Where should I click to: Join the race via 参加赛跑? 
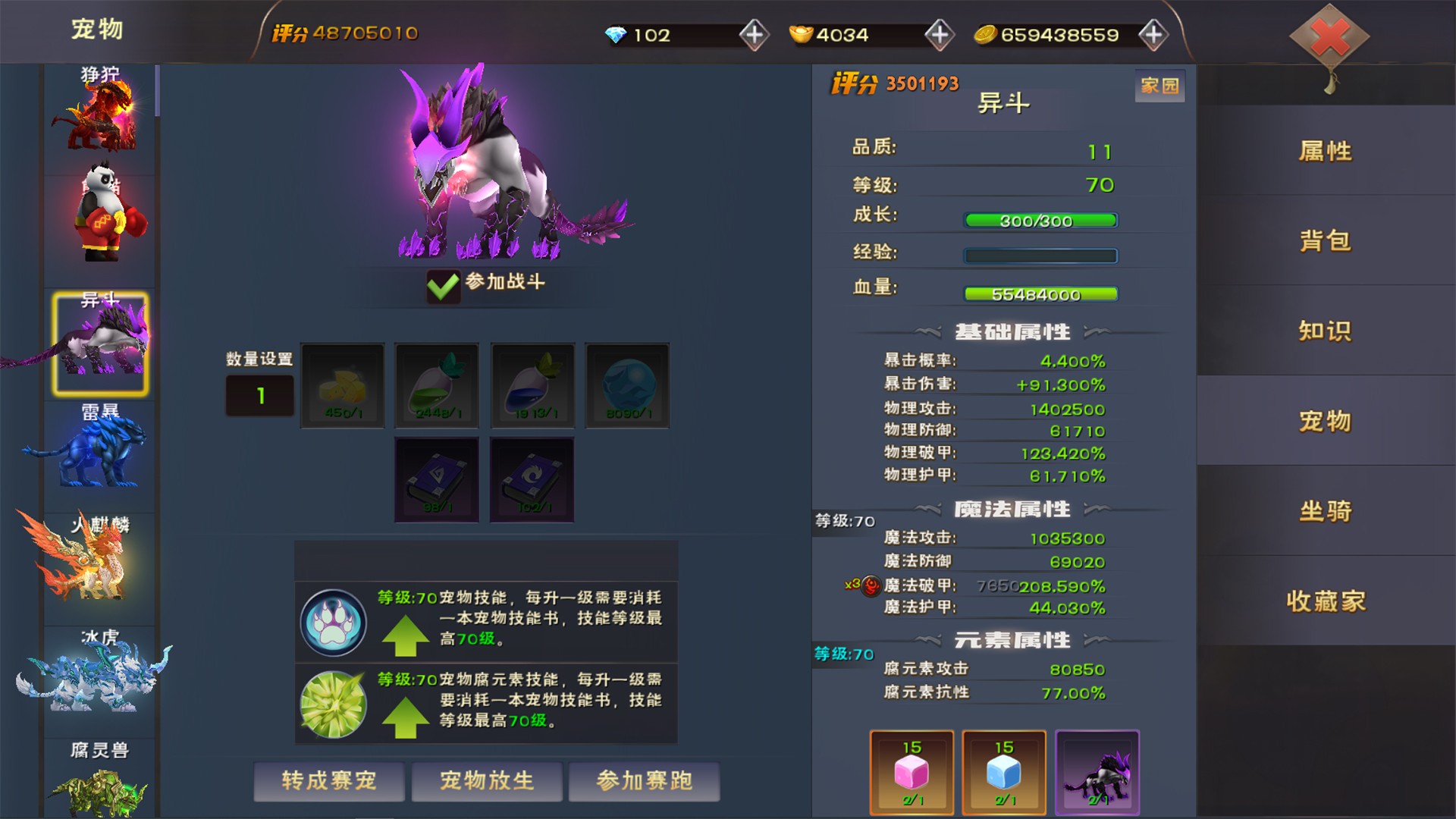click(644, 781)
